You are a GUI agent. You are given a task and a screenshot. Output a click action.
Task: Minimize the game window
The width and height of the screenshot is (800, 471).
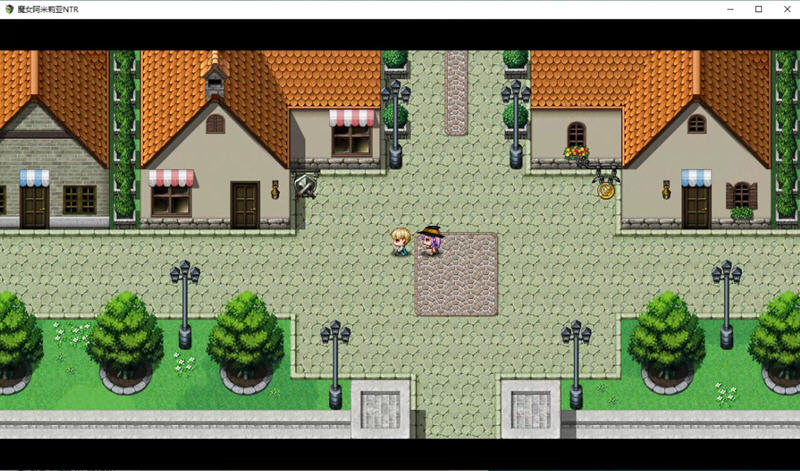(731, 9)
